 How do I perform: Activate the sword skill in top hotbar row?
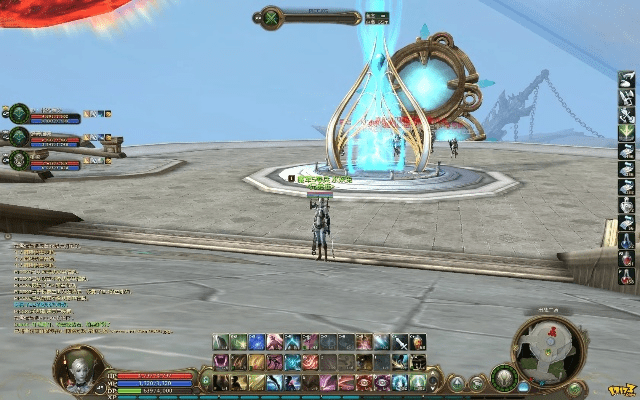pyautogui.click(x=400, y=343)
